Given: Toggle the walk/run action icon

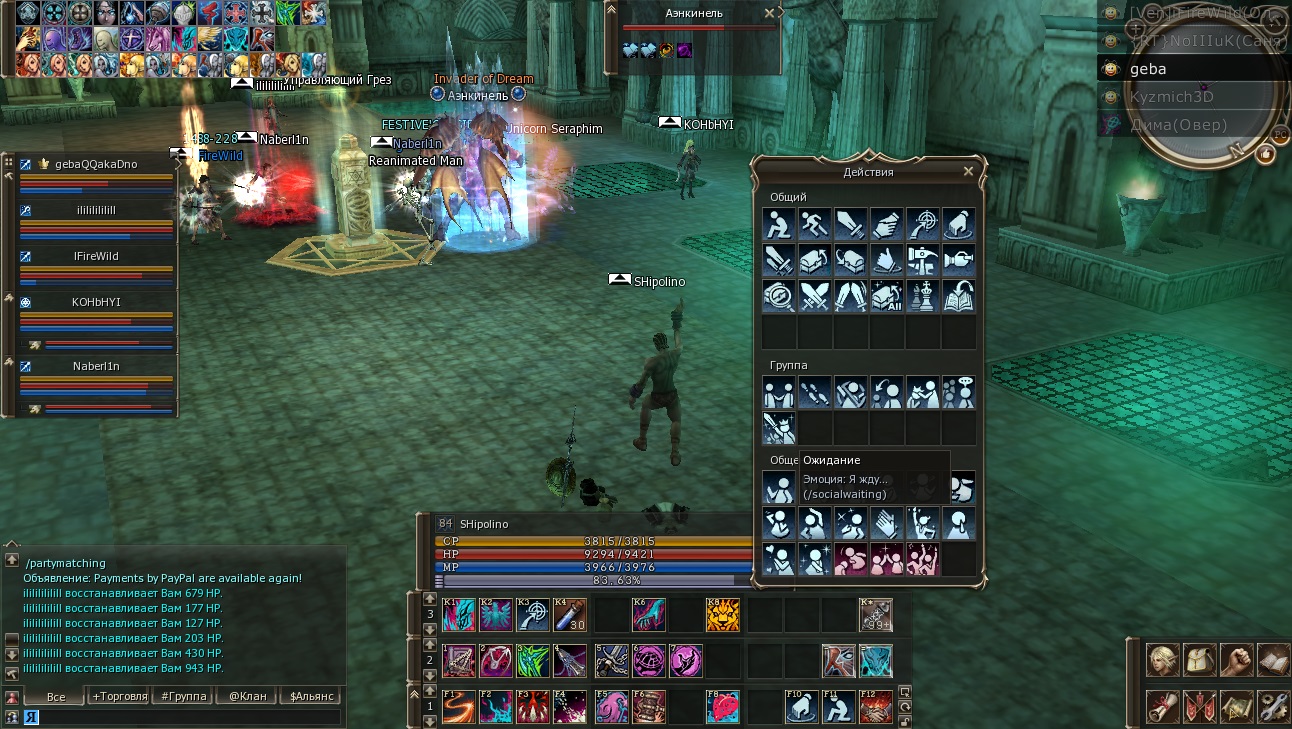Looking at the screenshot, I should point(814,224).
